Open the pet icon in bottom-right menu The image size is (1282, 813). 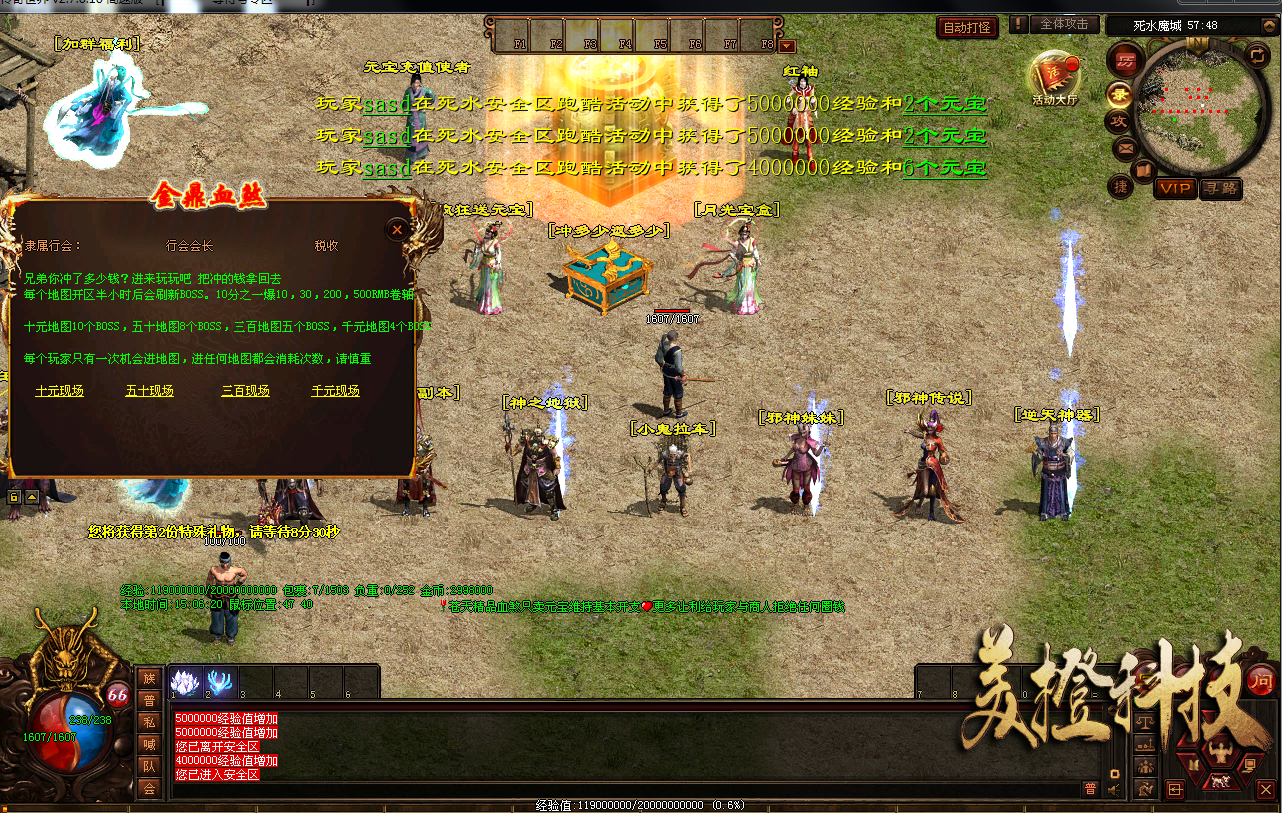[1221, 781]
